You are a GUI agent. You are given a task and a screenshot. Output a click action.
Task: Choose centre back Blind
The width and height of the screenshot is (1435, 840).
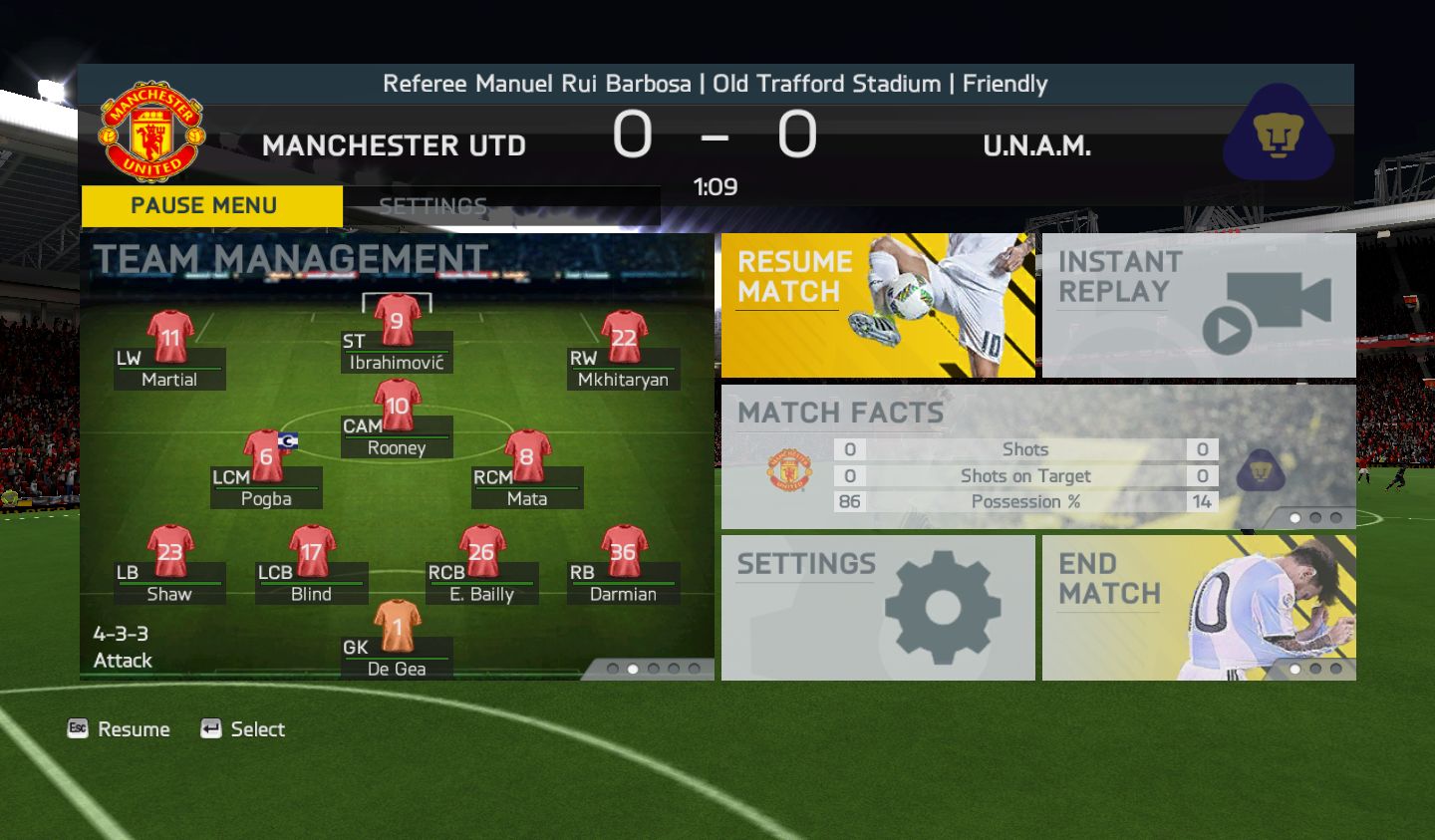[x=312, y=553]
